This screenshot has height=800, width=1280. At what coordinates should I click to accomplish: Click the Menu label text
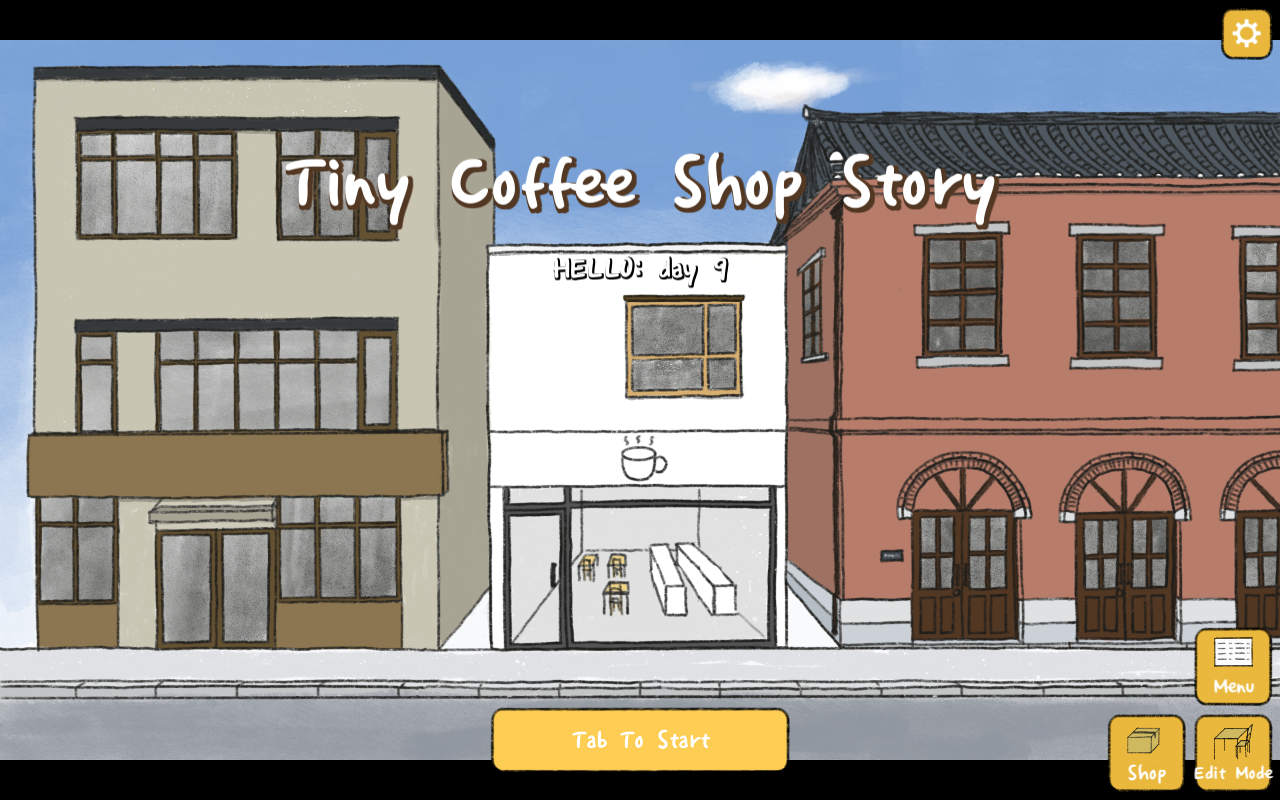(1232, 687)
